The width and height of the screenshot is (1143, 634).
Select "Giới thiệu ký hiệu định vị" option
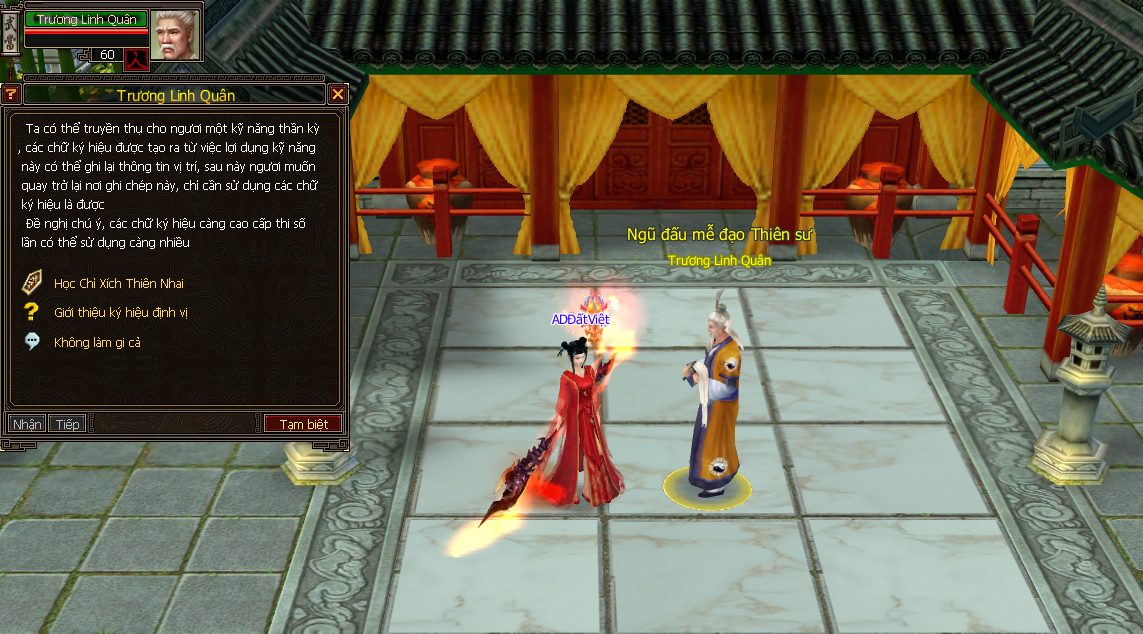tap(120, 313)
